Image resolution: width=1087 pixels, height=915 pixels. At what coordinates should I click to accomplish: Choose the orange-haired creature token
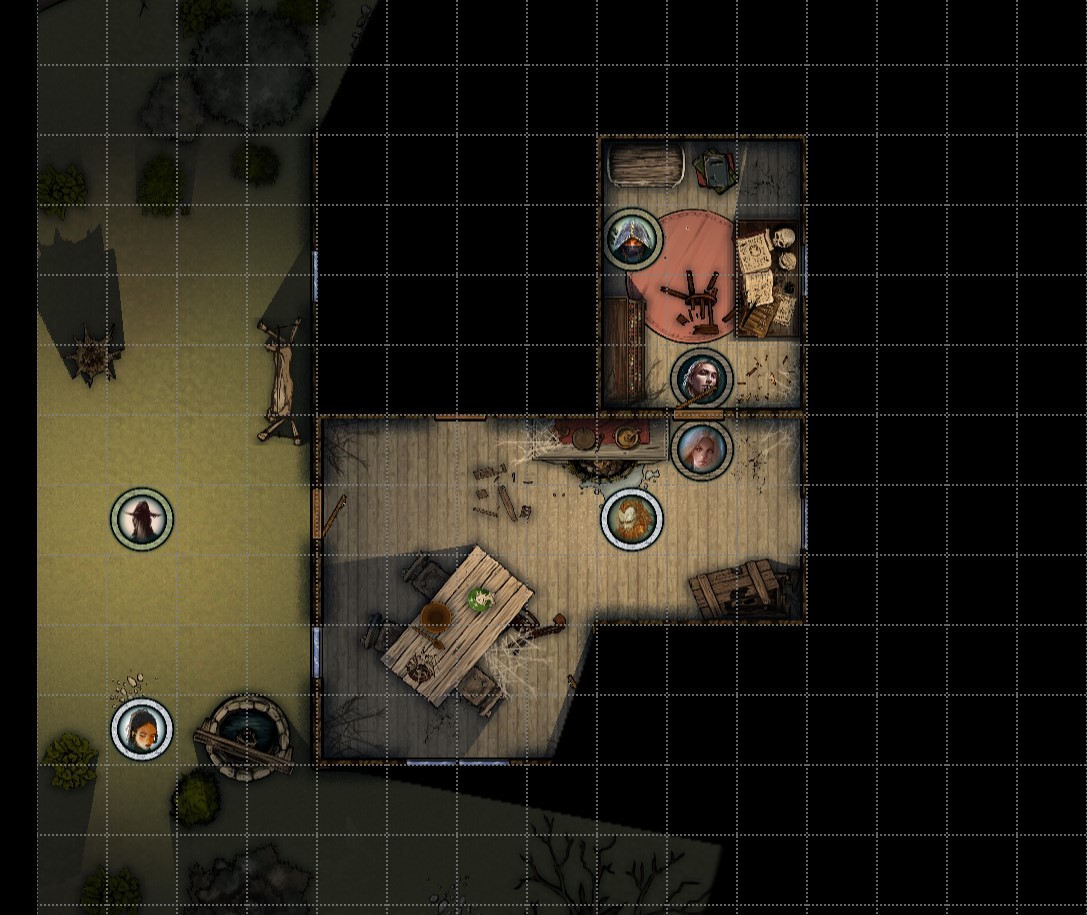point(632,519)
